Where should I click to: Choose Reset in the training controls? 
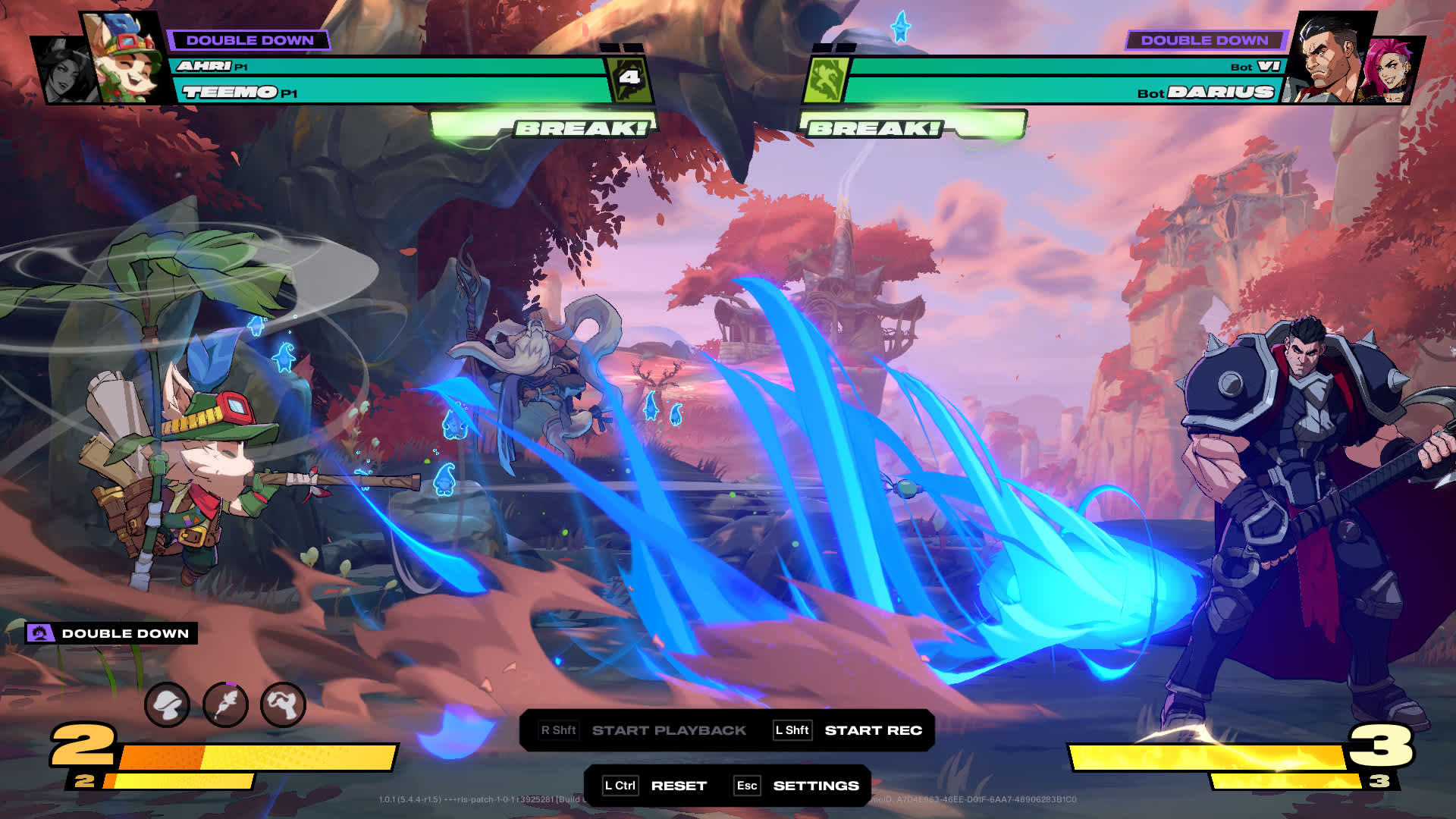[x=678, y=786]
